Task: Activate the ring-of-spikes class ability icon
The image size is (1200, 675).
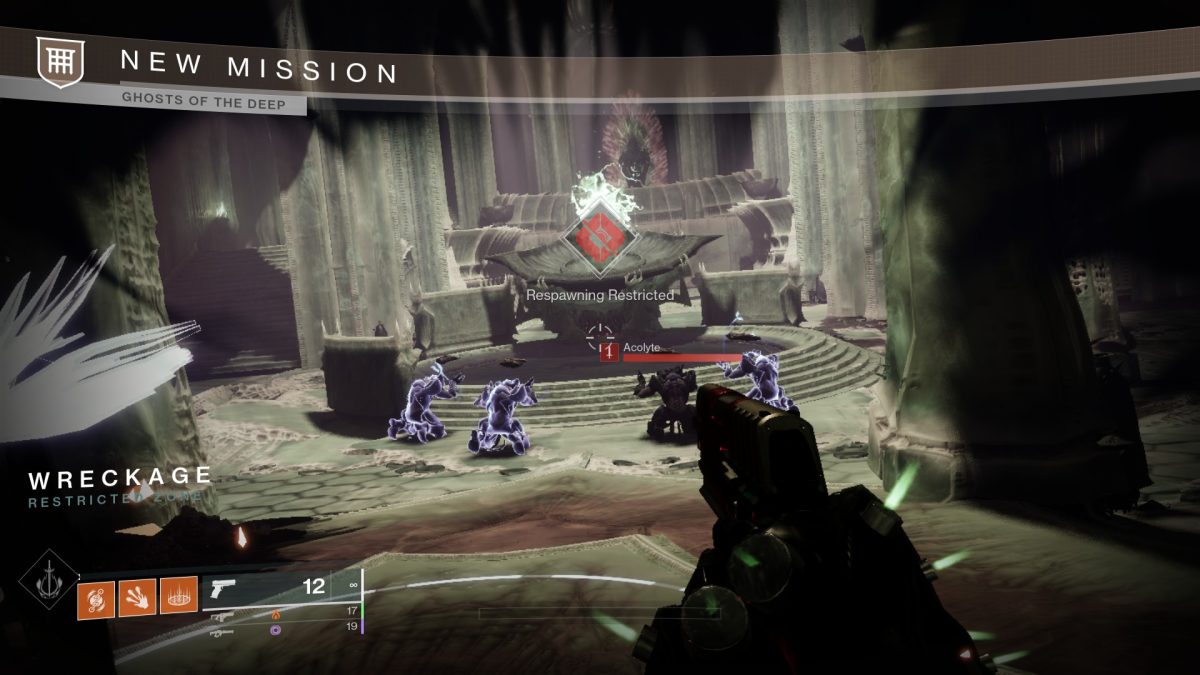Action: click(178, 599)
